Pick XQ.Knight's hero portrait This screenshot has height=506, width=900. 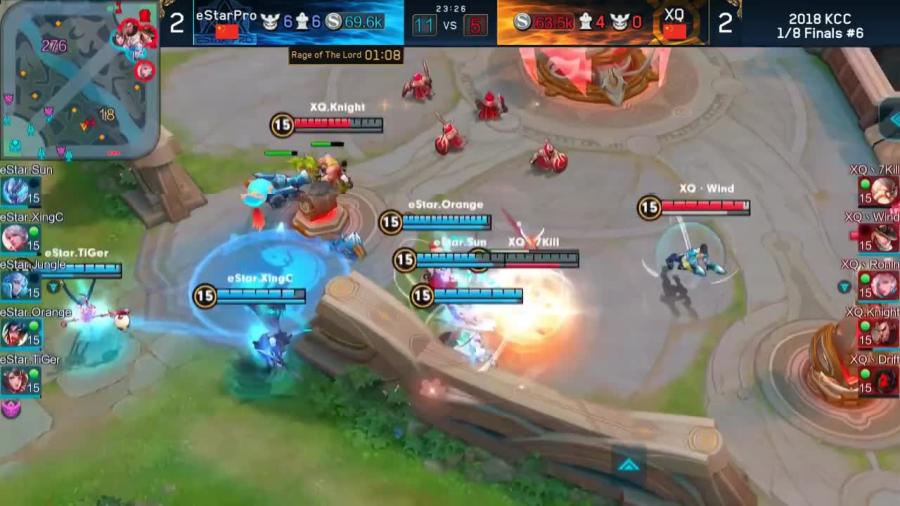tap(884, 333)
